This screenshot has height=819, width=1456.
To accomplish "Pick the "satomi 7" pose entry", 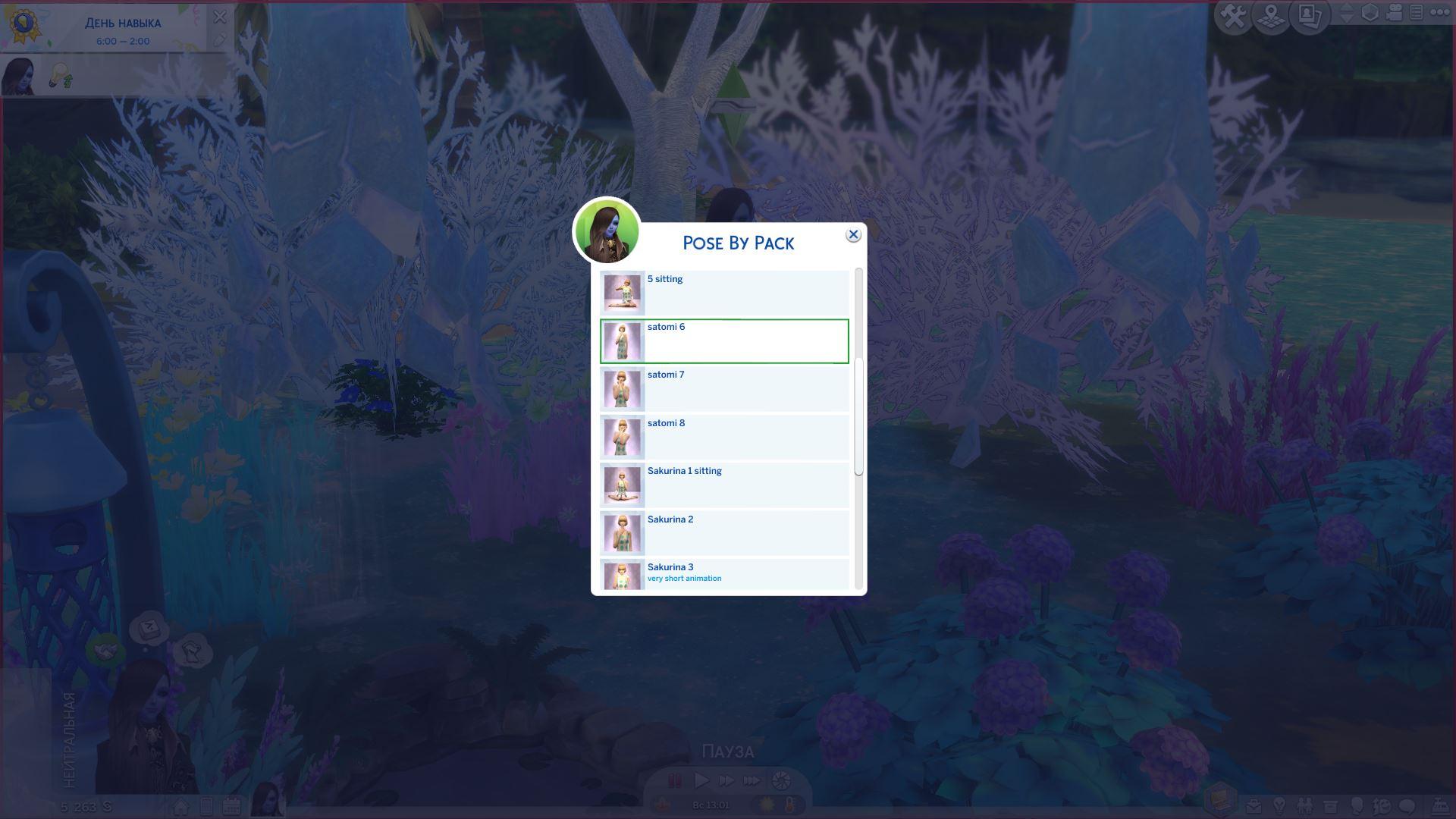I will pyautogui.click(x=724, y=389).
